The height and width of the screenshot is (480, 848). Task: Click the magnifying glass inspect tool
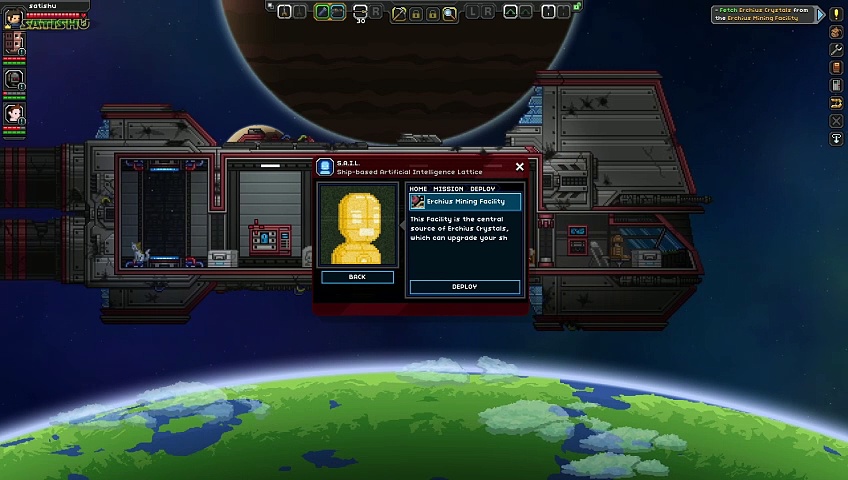tap(450, 13)
